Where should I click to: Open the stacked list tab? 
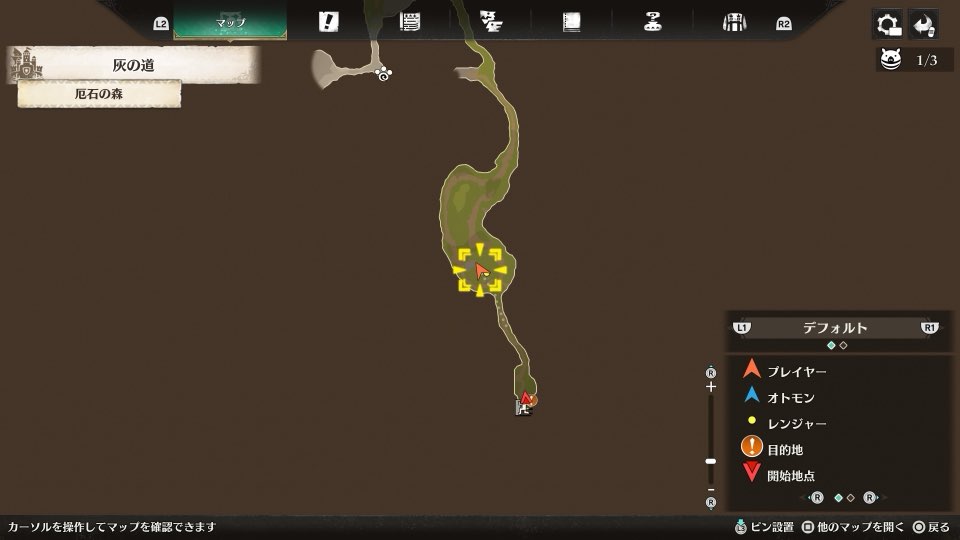coord(409,22)
